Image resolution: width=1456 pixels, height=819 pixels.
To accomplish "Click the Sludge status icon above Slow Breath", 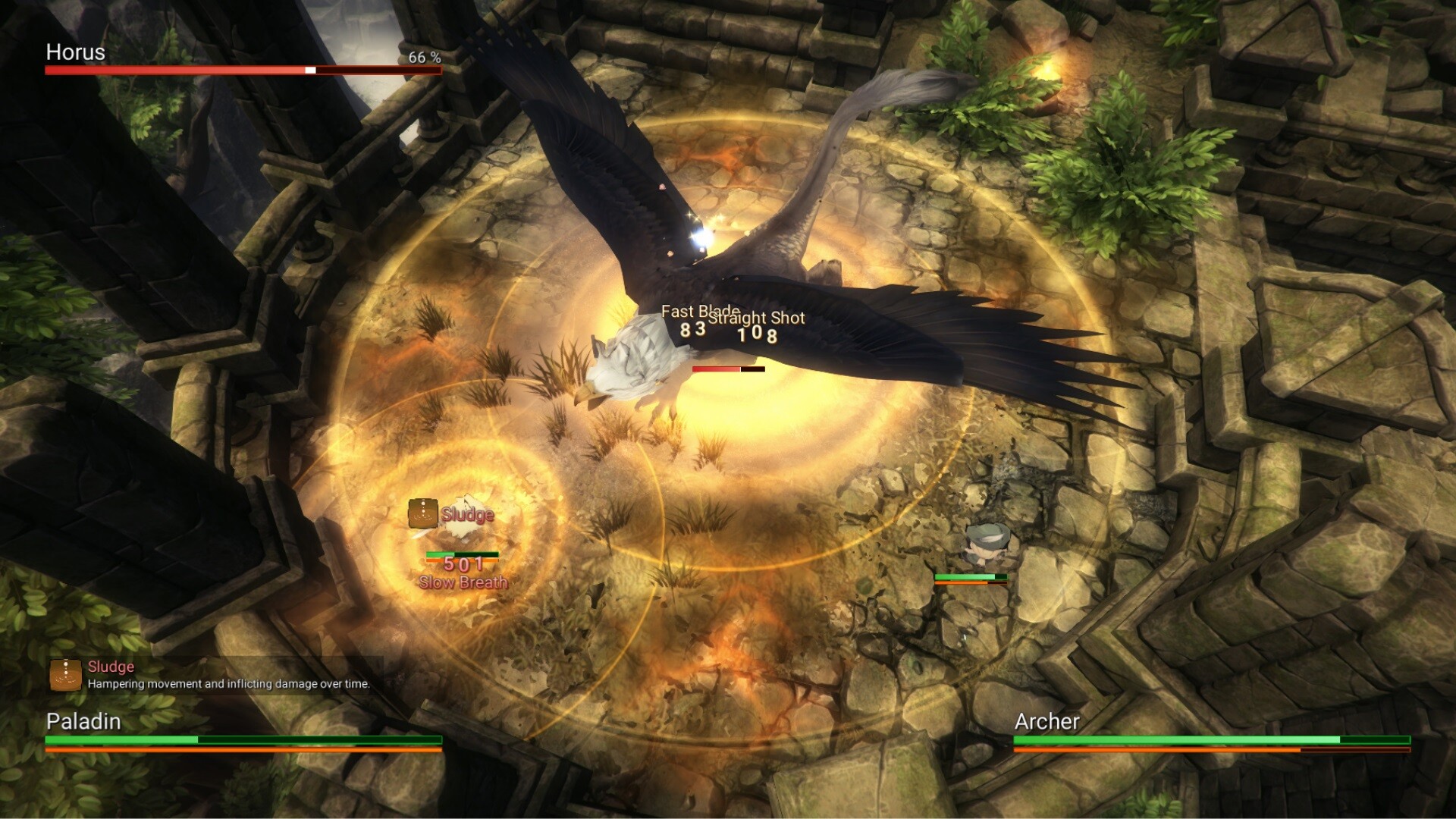I will coord(422,513).
